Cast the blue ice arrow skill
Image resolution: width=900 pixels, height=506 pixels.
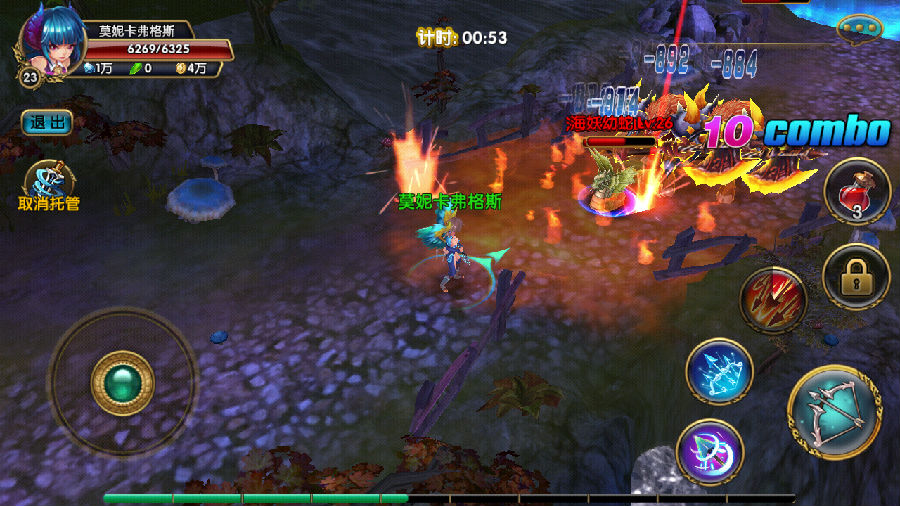point(719,372)
